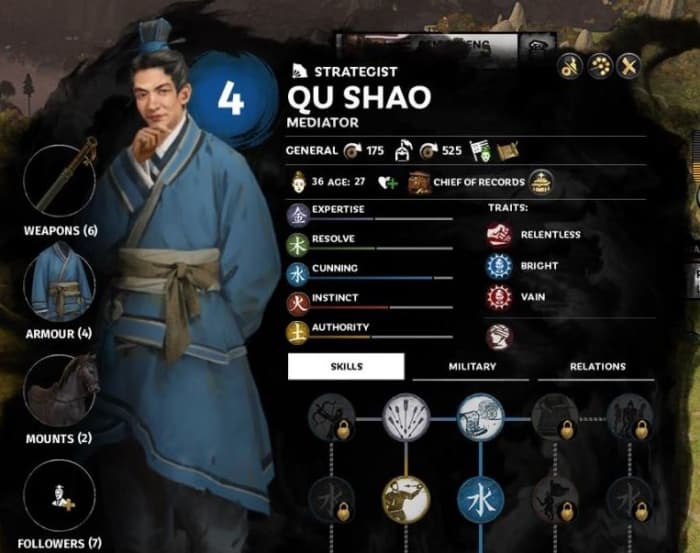Screen dimensions: 700x553
Task: Select the Resolve attribute icon
Action: 298,243
